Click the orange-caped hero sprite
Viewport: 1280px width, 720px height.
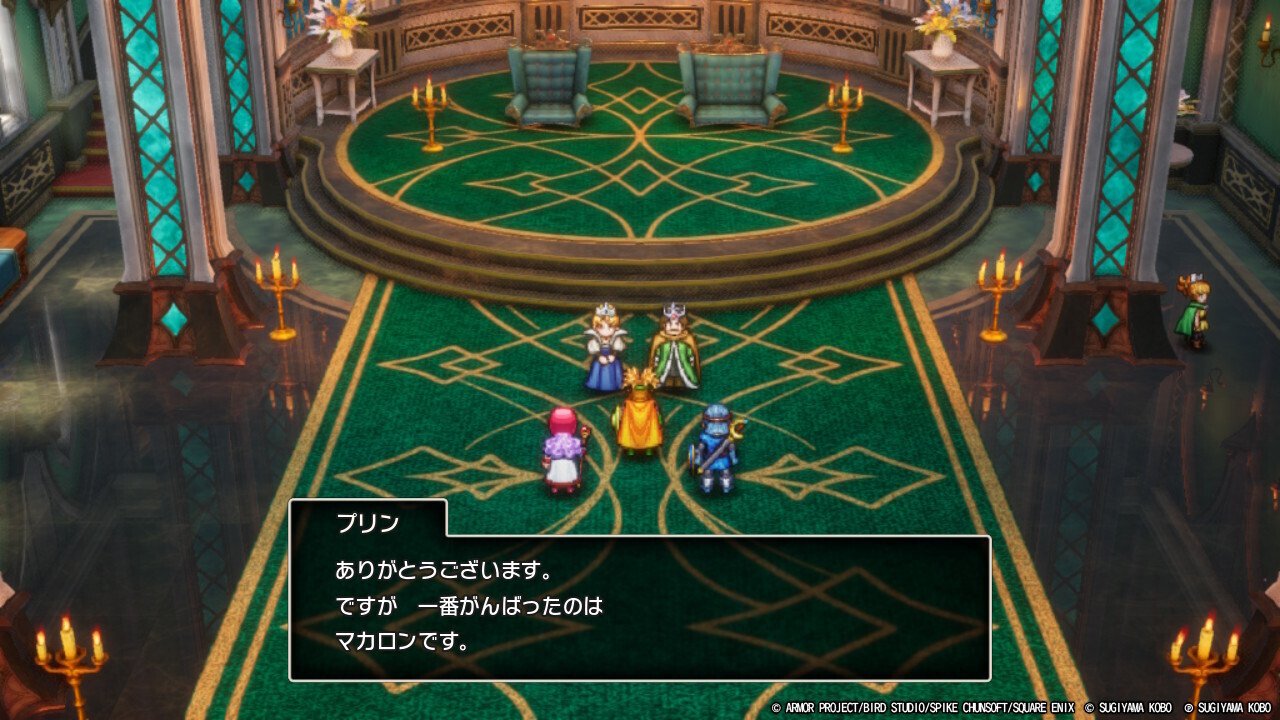point(640,424)
